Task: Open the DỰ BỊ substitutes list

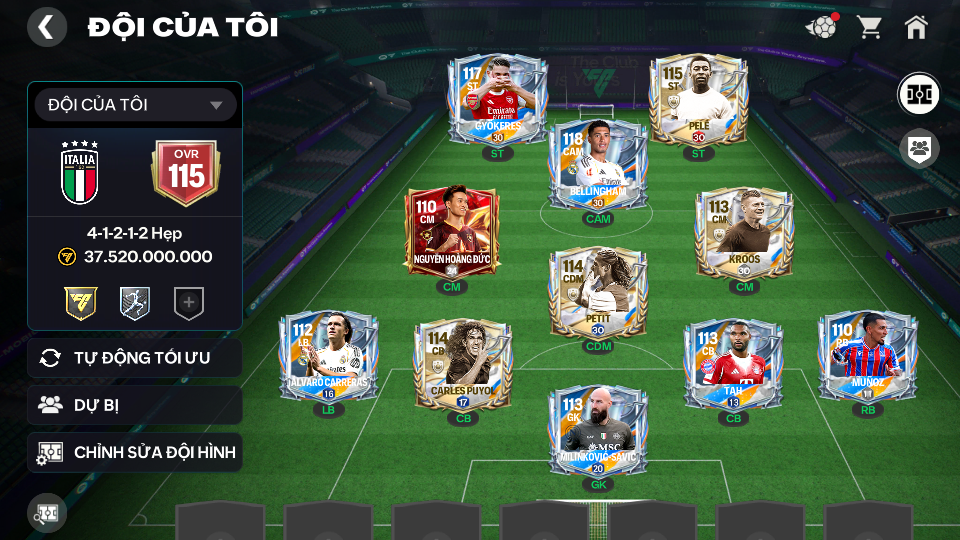Action: coord(135,405)
